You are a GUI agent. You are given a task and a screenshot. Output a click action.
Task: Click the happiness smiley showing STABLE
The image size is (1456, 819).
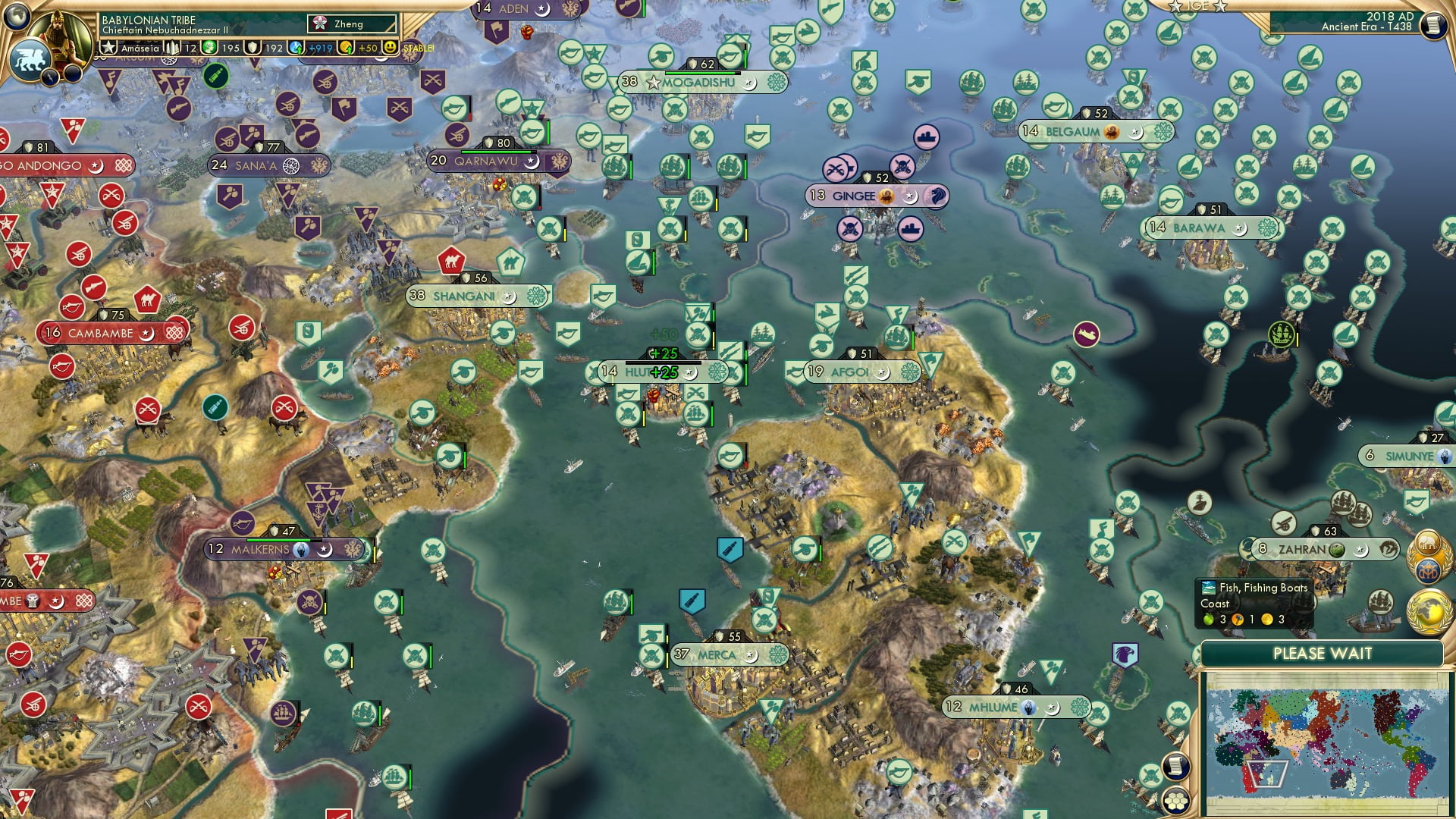tap(390, 47)
